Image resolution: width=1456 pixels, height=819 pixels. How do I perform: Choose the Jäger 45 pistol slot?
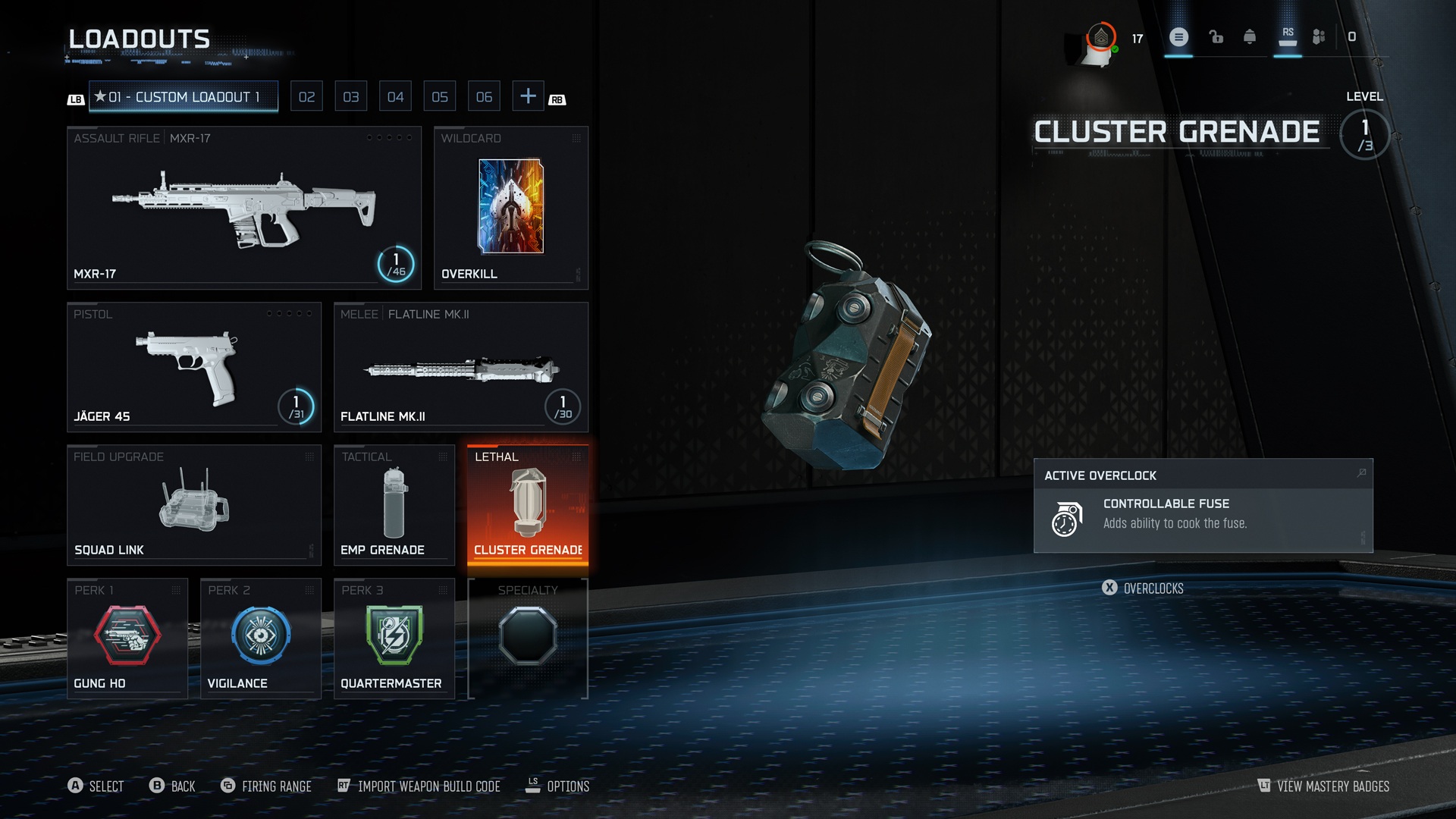point(193,367)
